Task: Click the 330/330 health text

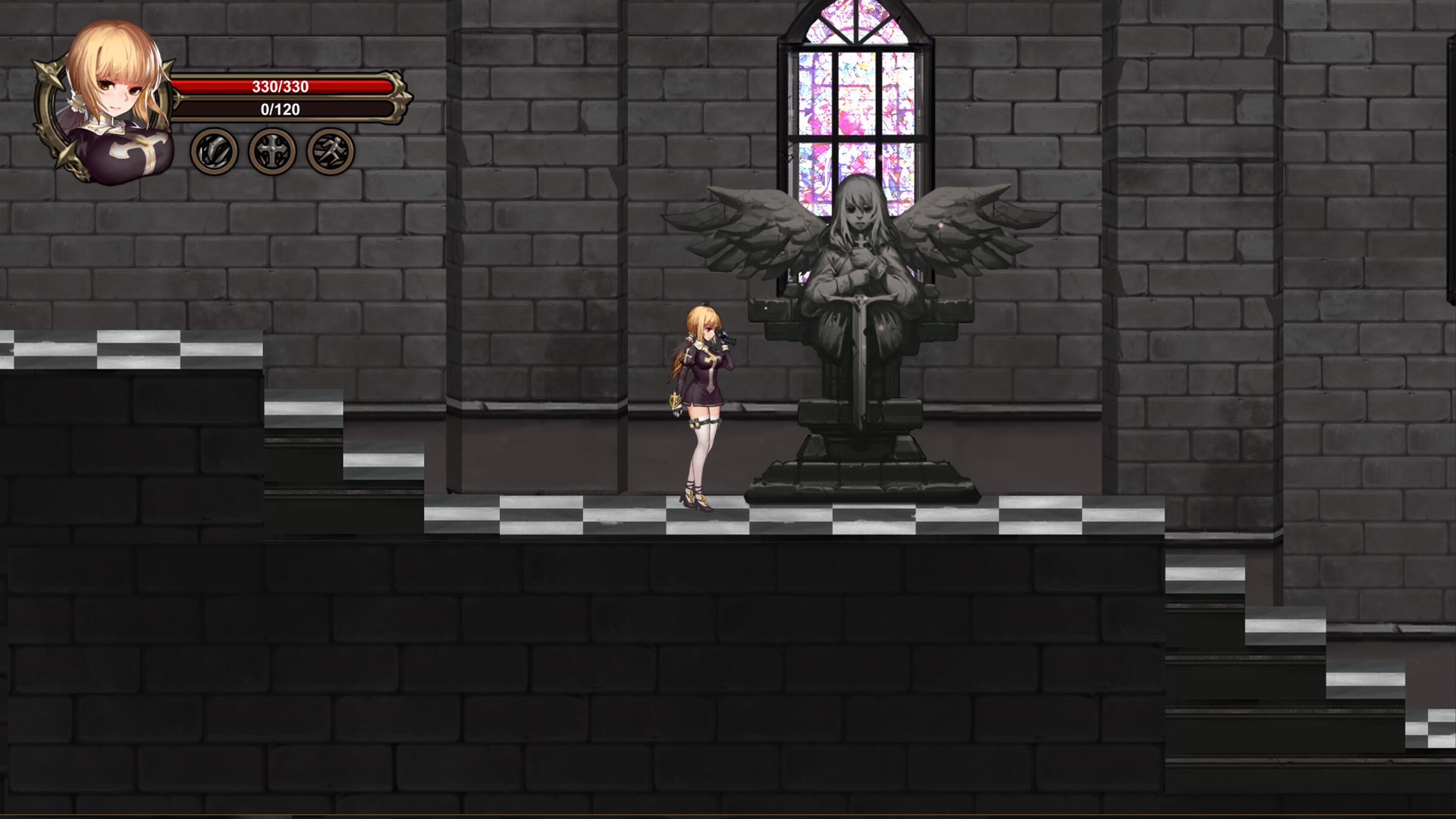Action: [x=279, y=86]
